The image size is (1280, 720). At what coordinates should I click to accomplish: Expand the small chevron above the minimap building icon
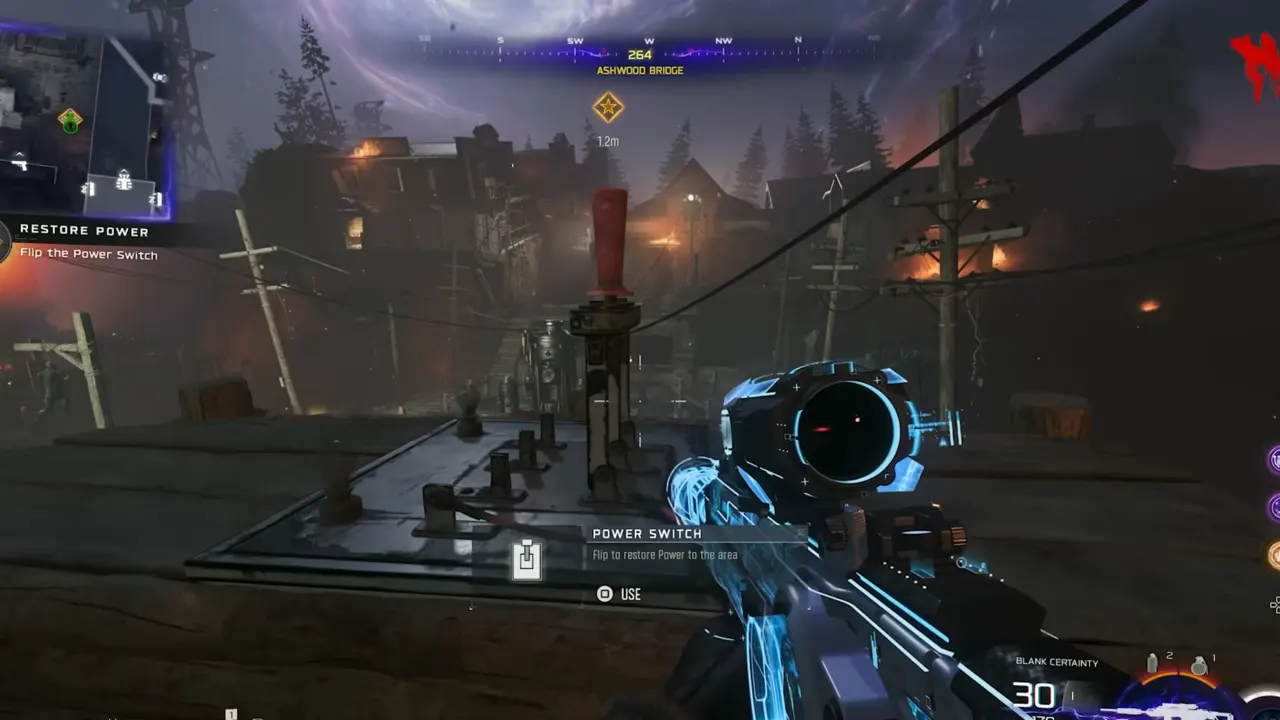(123, 172)
